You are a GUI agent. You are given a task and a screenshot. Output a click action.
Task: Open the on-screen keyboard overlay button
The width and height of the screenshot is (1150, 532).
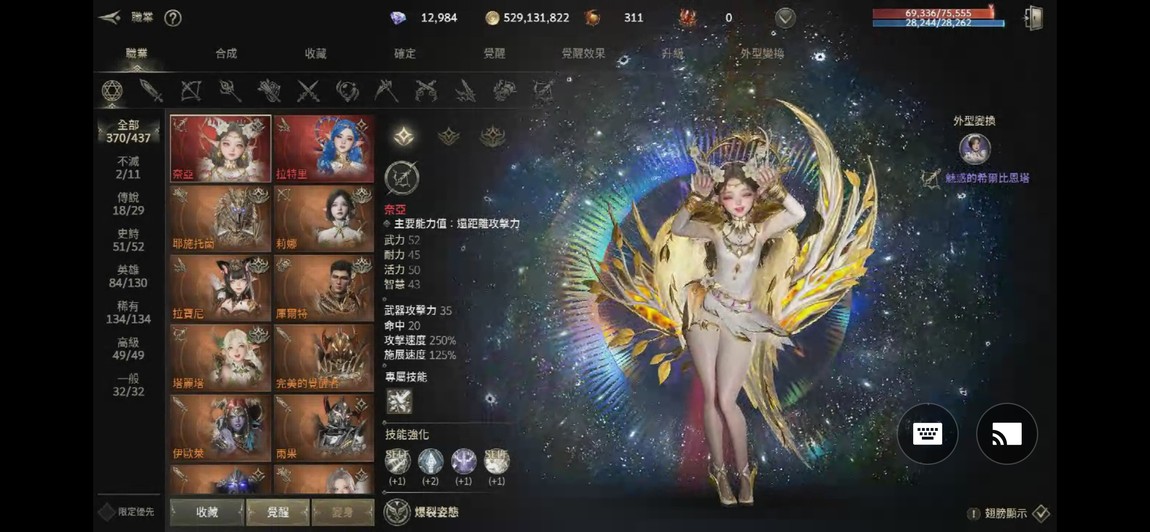[x=927, y=434]
